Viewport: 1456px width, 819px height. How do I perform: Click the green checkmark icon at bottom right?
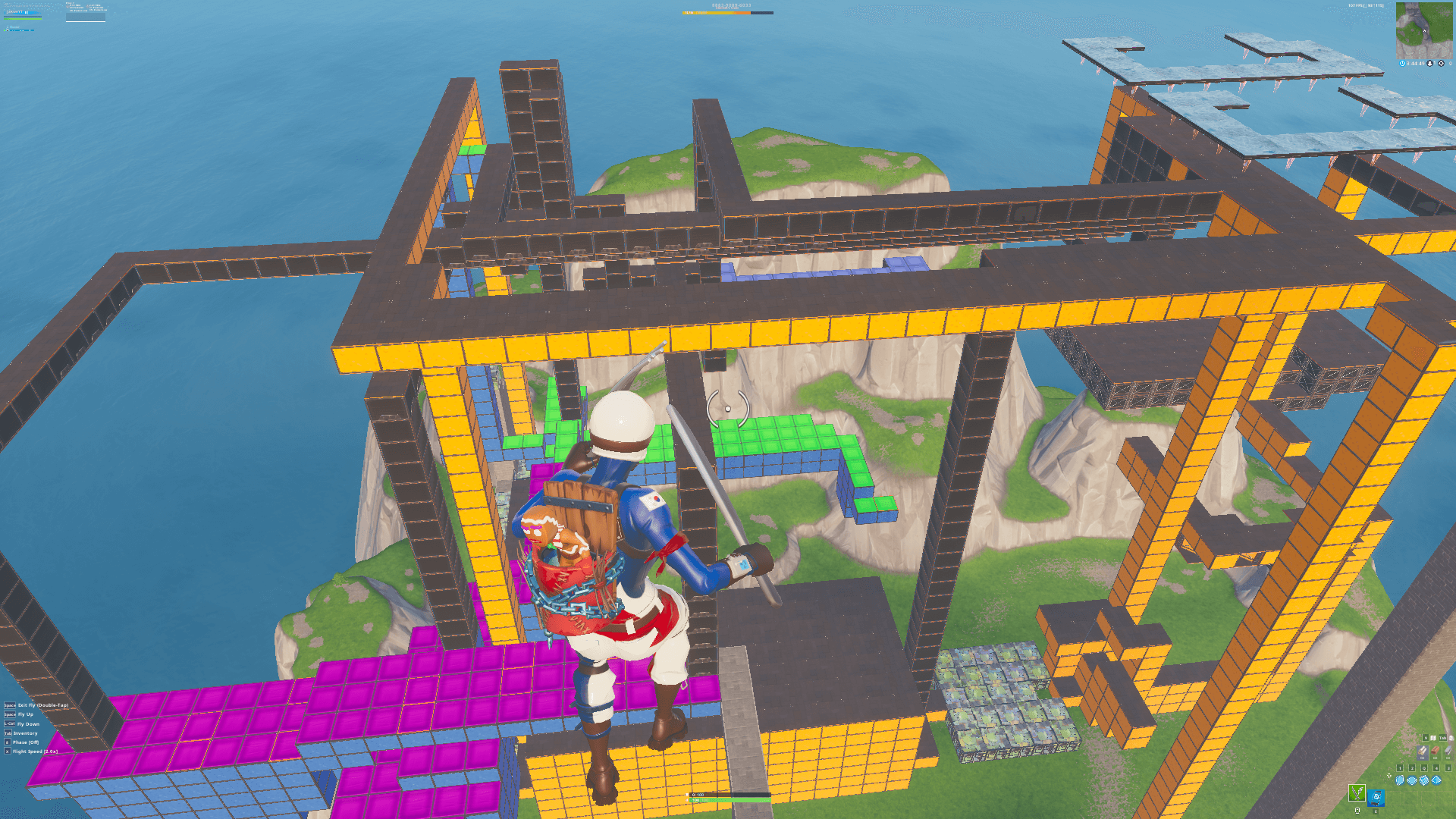(x=1357, y=794)
